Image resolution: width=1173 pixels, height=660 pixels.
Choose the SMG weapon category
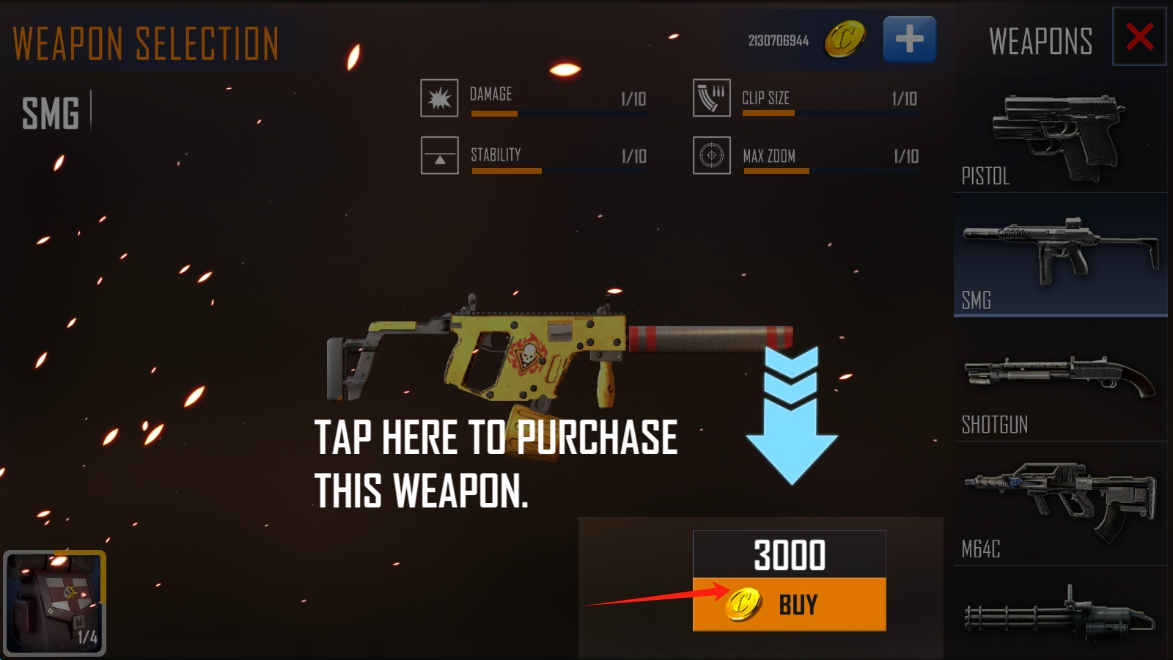coord(1060,256)
